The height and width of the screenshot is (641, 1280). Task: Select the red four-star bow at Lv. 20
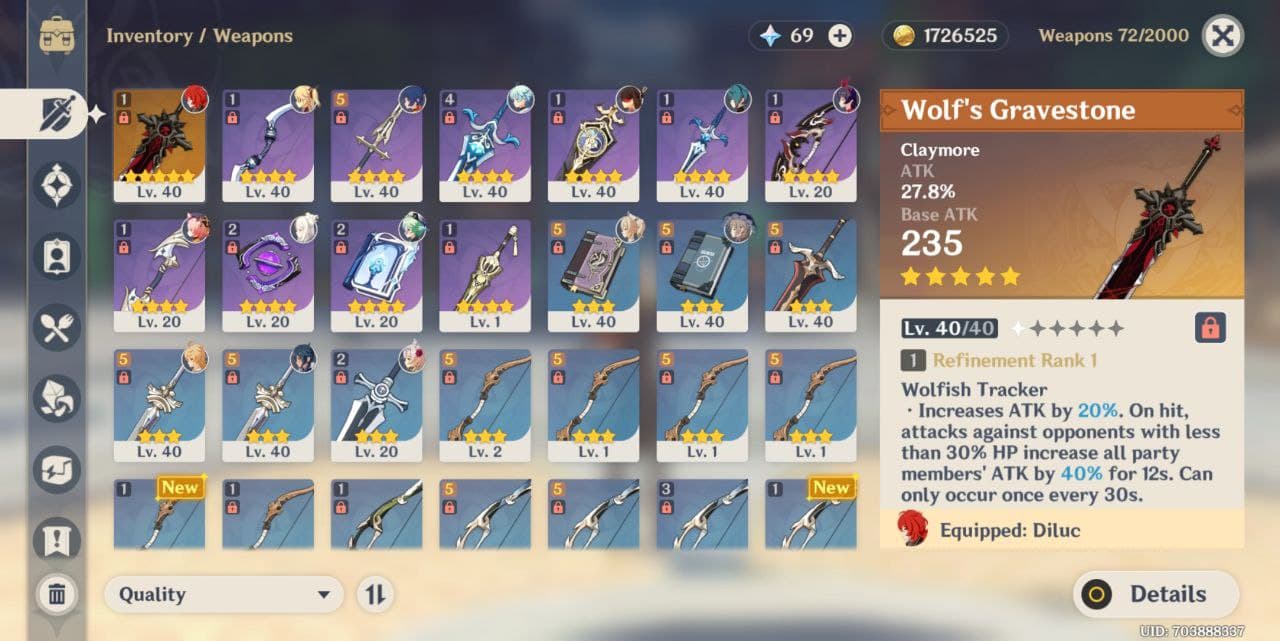[x=811, y=145]
